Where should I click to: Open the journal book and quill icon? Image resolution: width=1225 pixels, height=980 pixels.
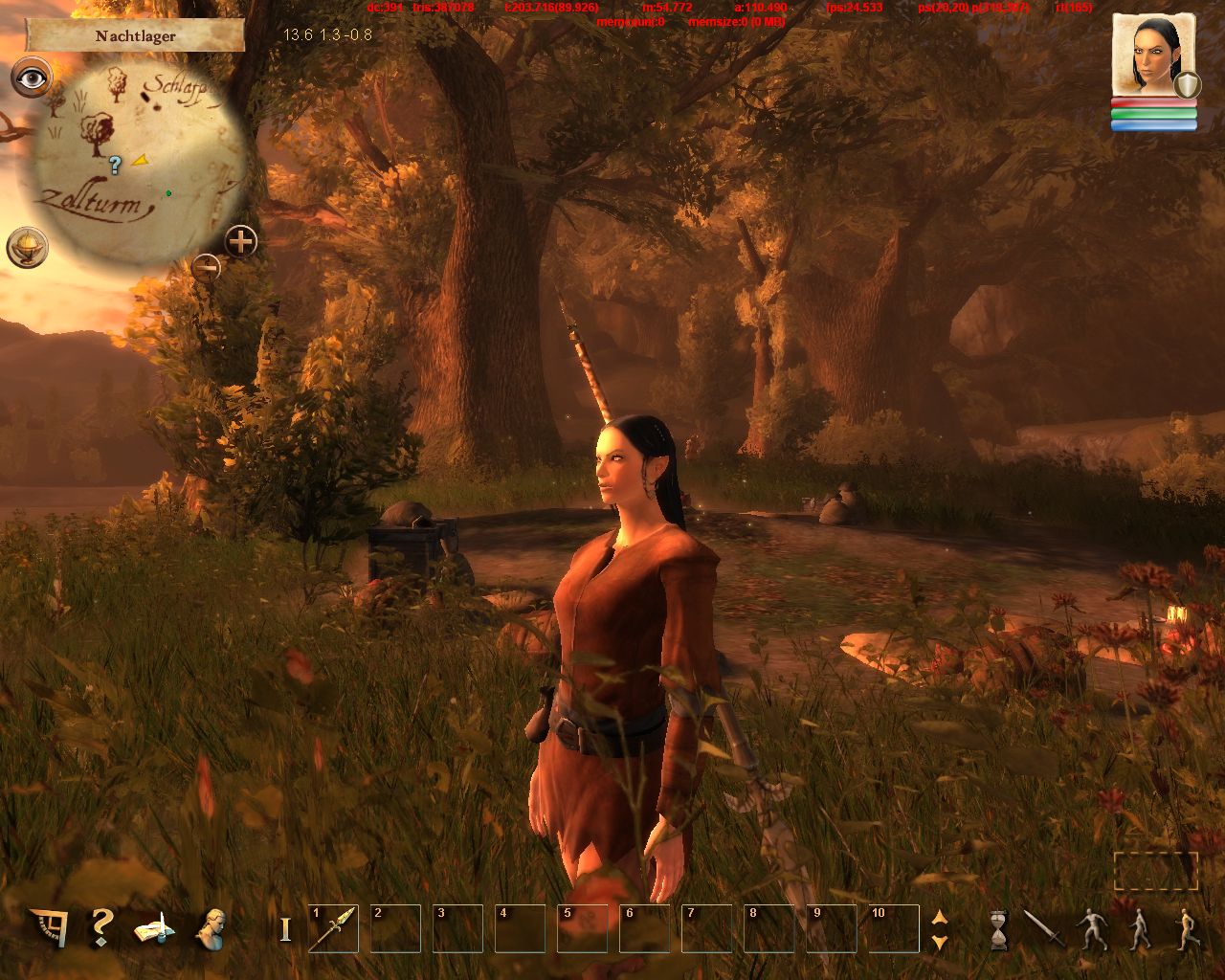click(155, 928)
